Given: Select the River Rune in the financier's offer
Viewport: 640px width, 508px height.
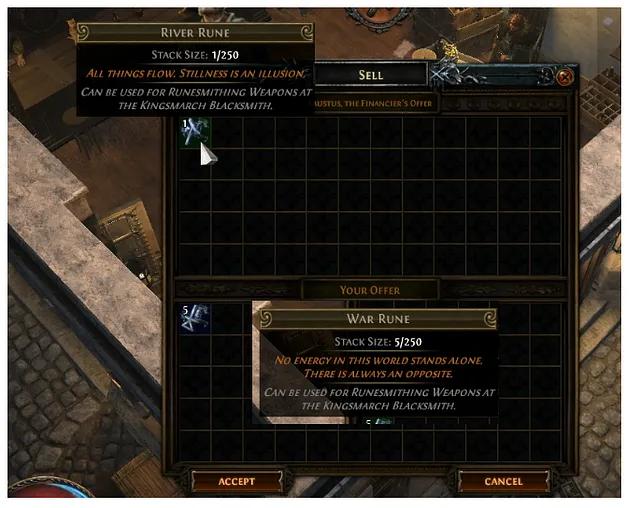Looking at the screenshot, I should coord(194,132).
